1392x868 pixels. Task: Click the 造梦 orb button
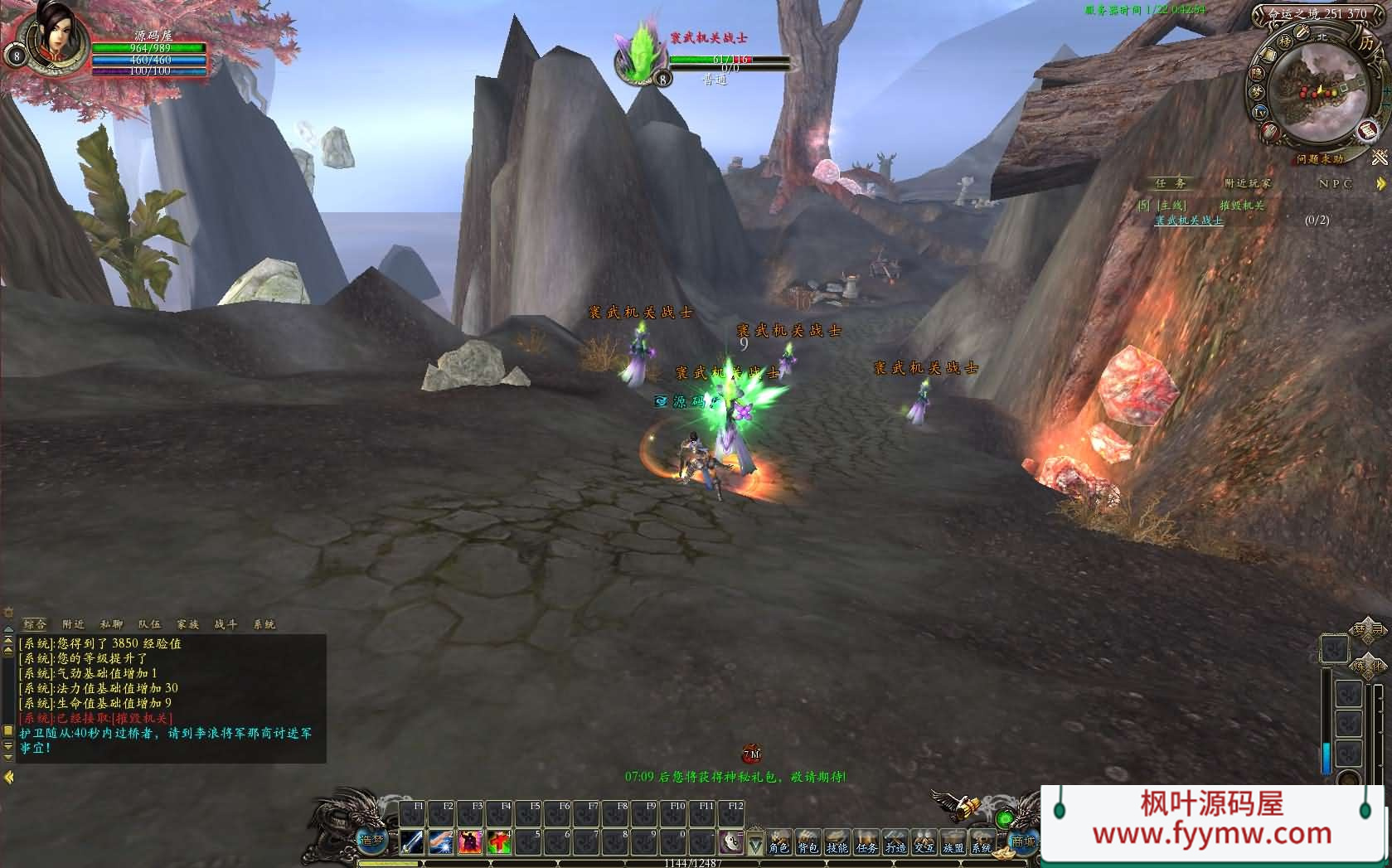(x=372, y=840)
